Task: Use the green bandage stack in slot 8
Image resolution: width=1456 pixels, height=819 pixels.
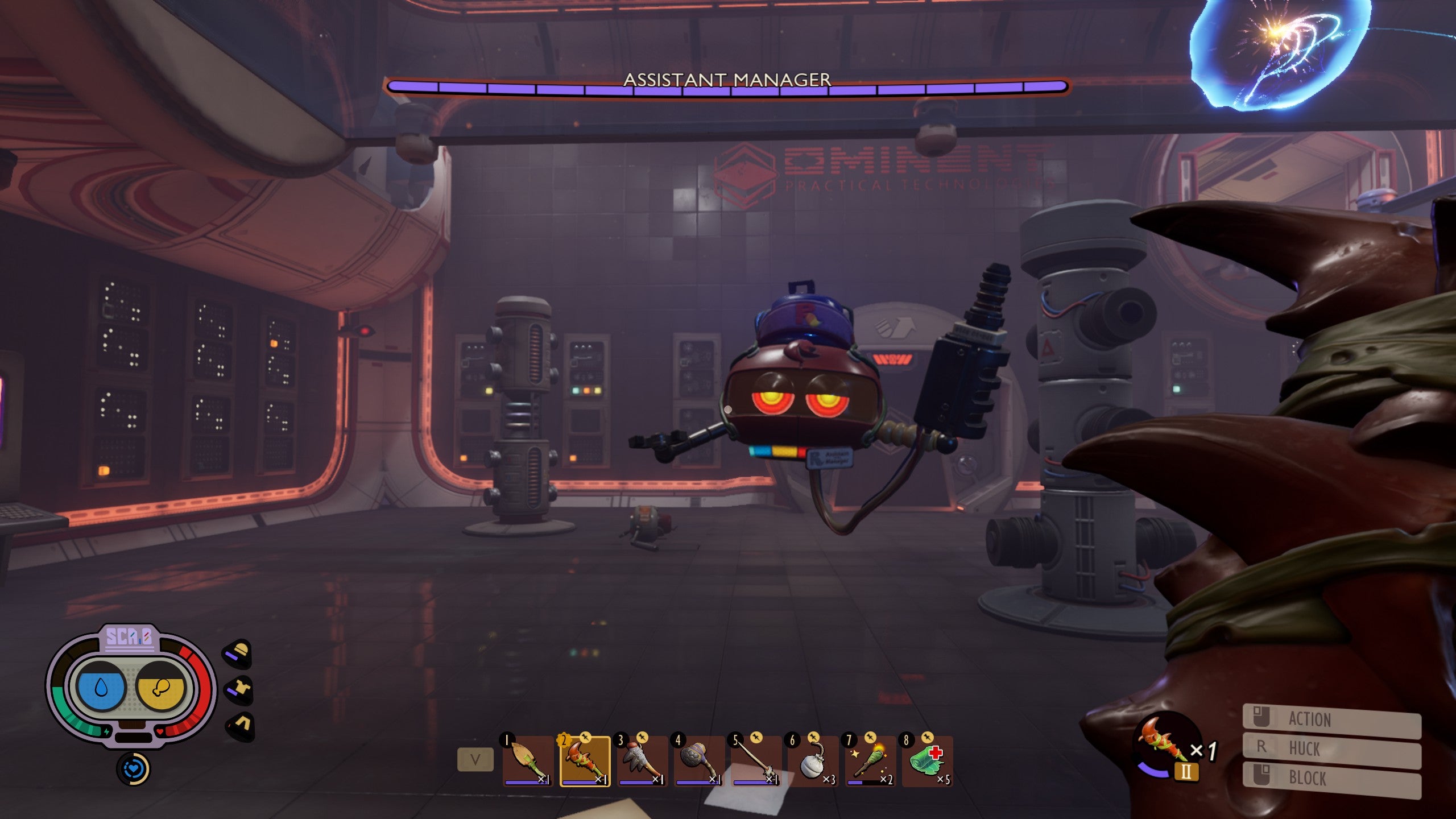Action: click(x=927, y=761)
